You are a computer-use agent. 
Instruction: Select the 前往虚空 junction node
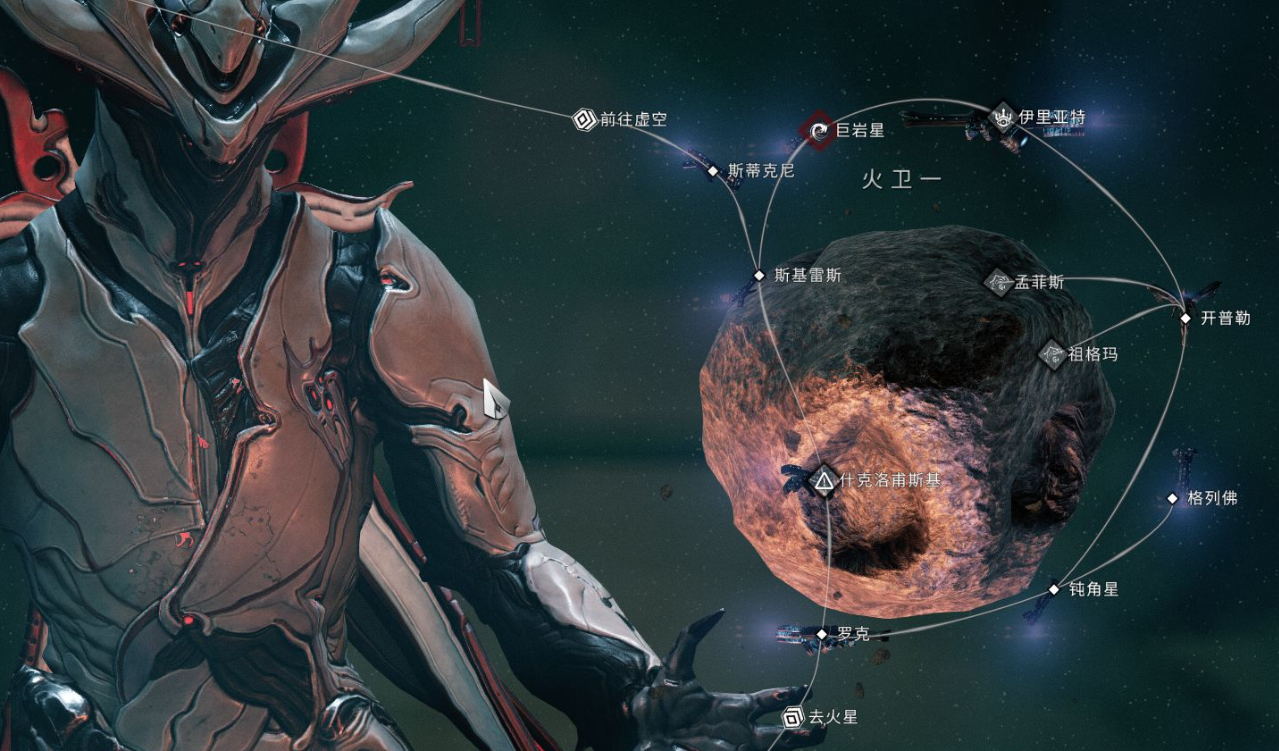click(x=584, y=120)
